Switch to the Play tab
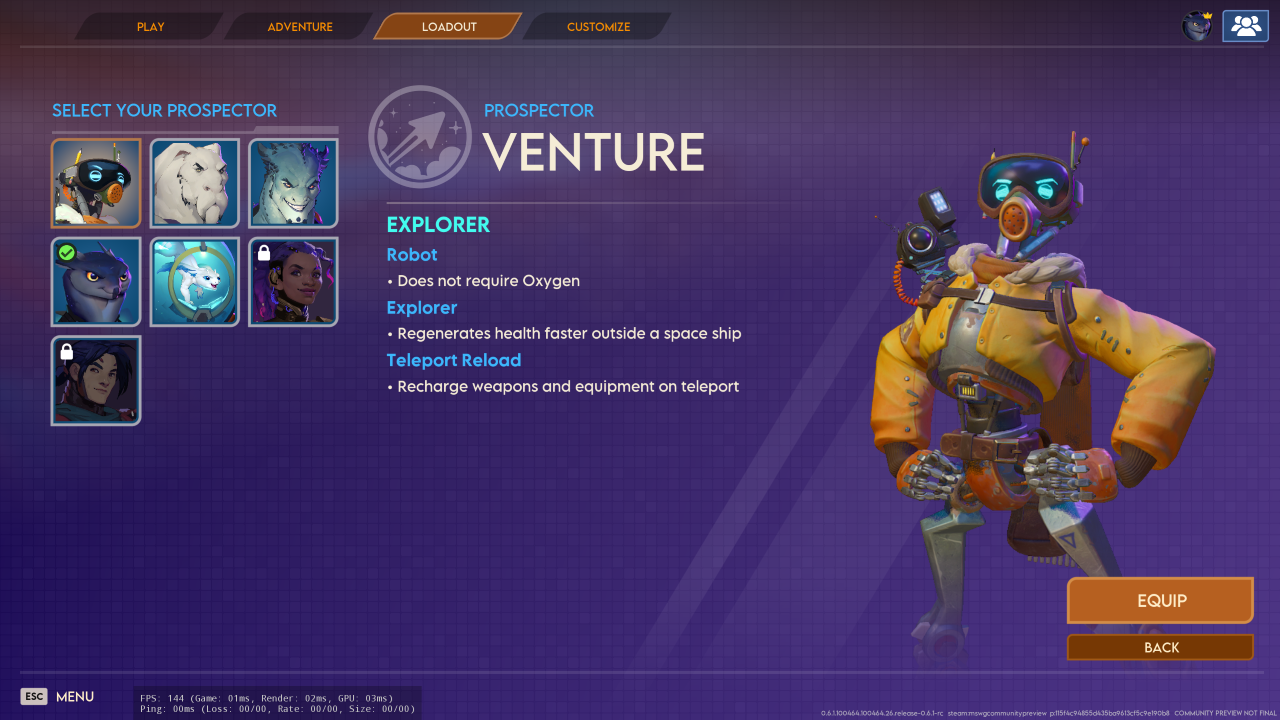 pyautogui.click(x=150, y=27)
